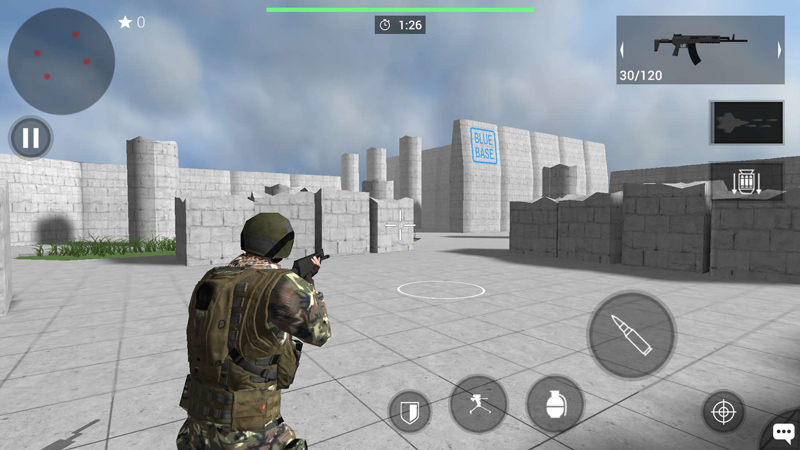Throw a grenade with the grenade button
The width and height of the screenshot is (800, 450).
pos(555,404)
